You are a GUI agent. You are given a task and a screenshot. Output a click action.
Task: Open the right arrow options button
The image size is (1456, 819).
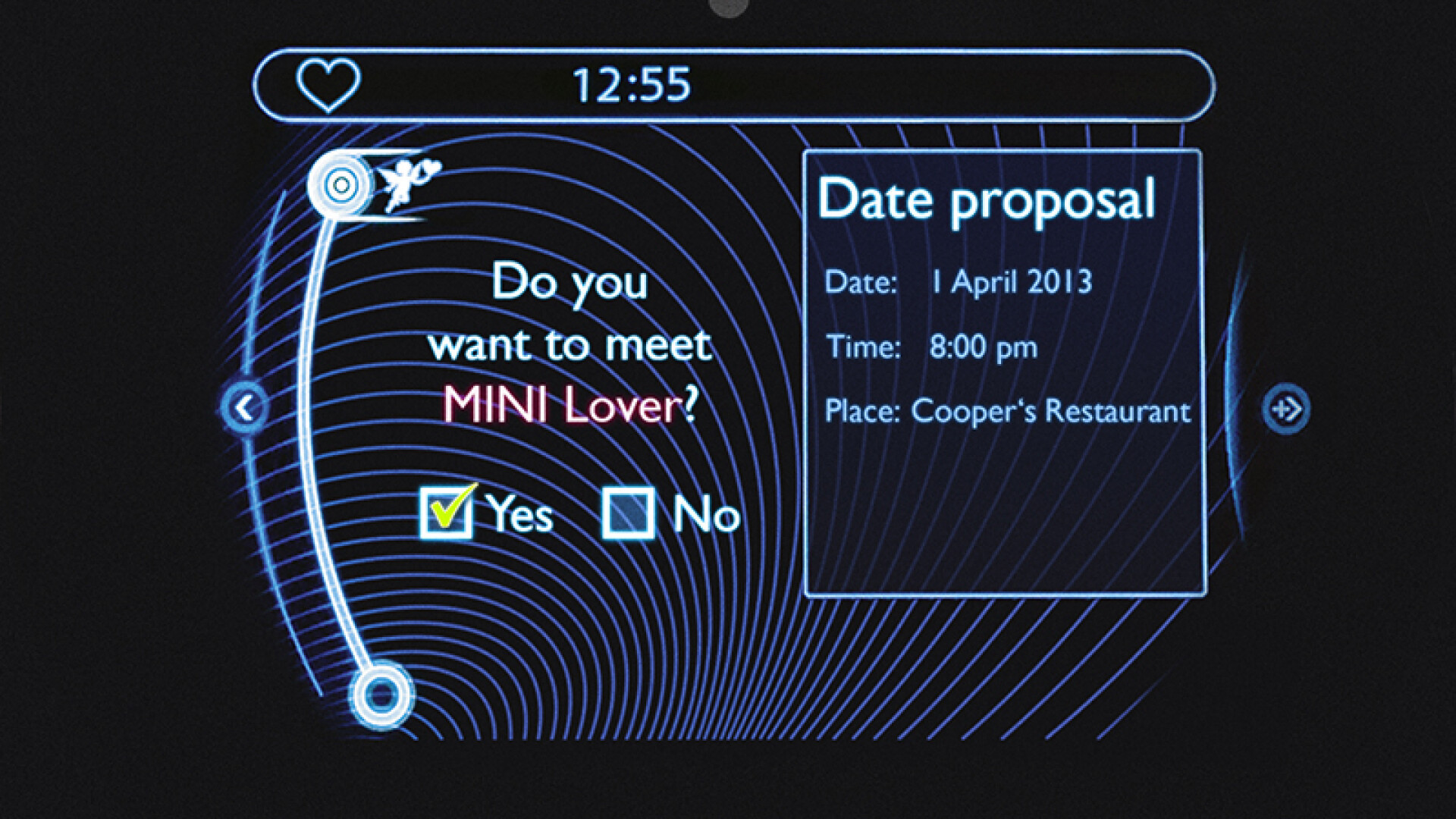[1286, 409]
